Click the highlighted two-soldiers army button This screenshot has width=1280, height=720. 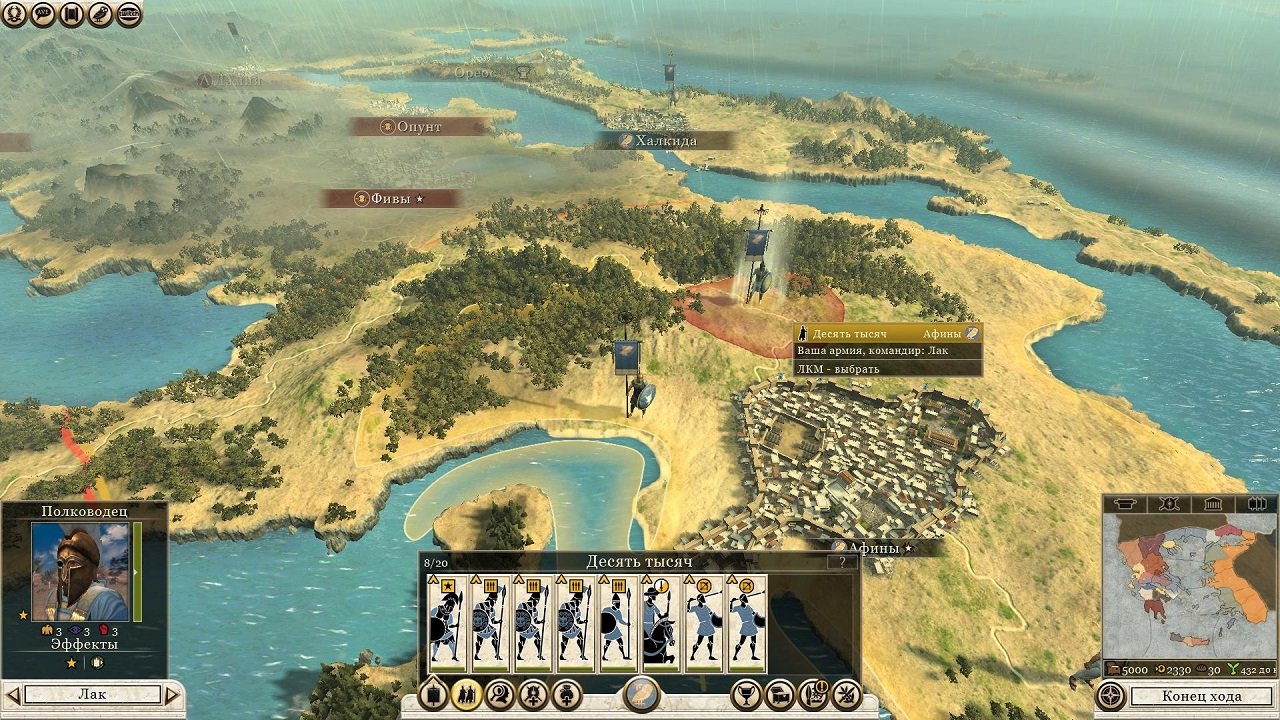pyautogui.click(x=466, y=694)
